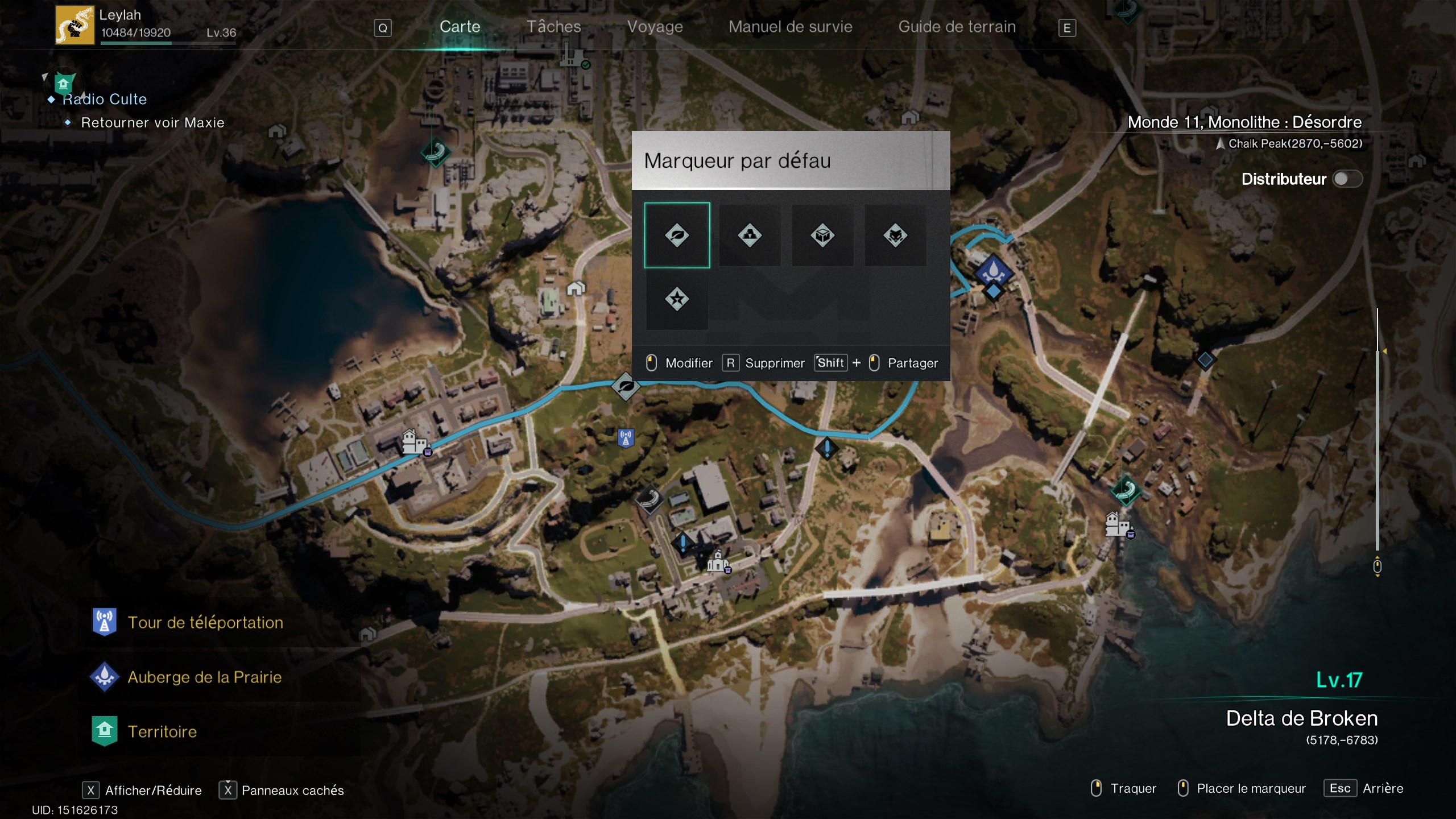This screenshot has width=1456, height=819.
Task: Choose the star marker icon
Action: click(677, 299)
